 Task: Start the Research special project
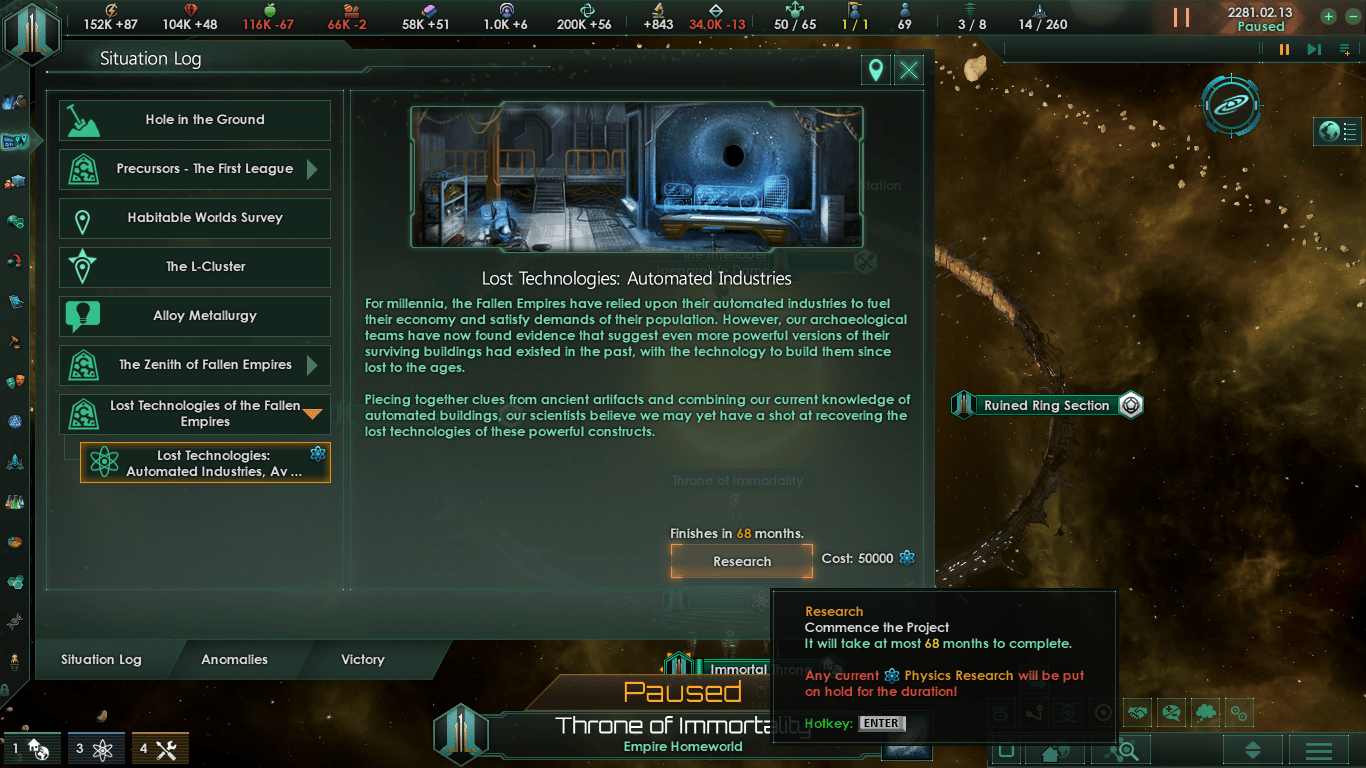tap(741, 561)
